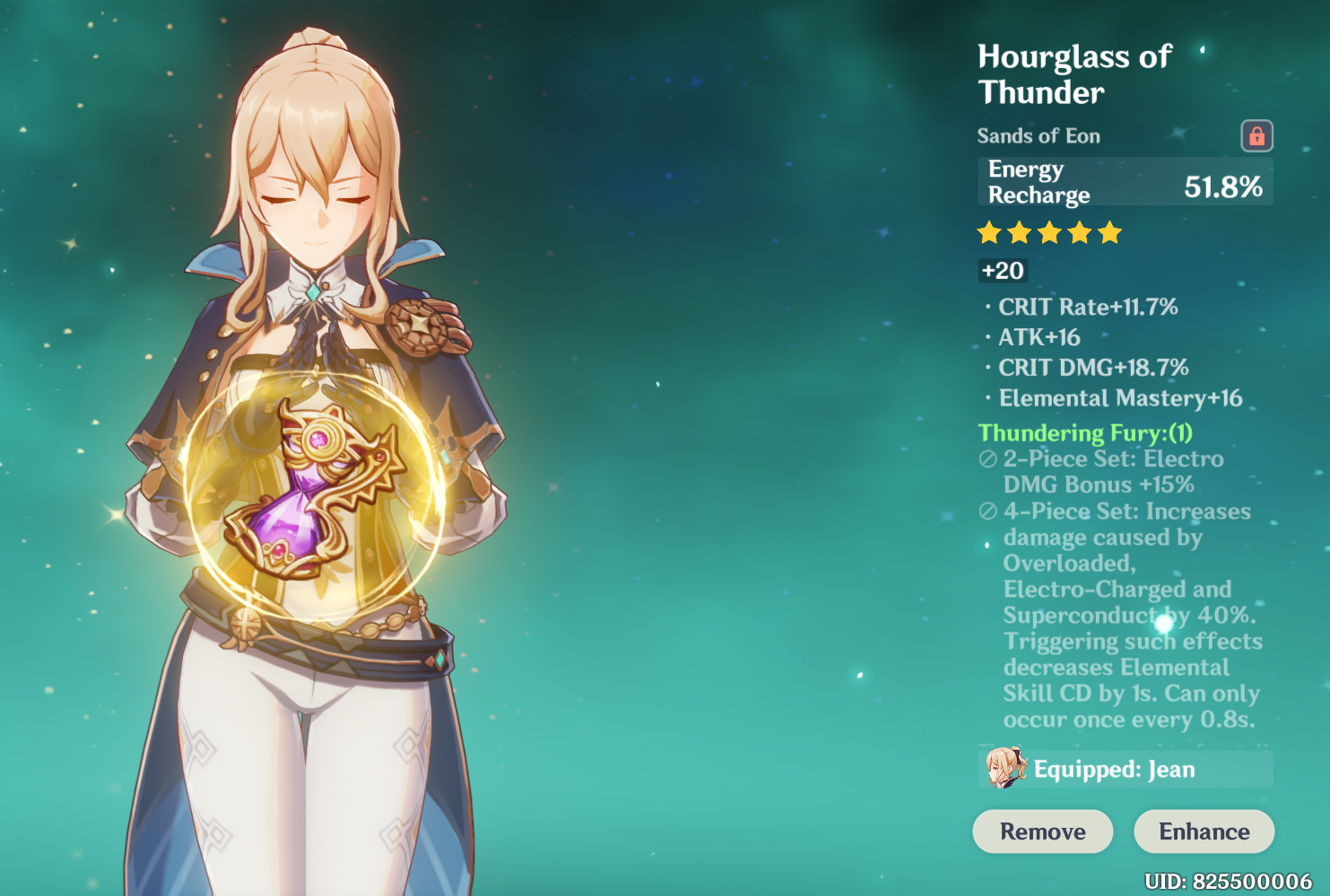Expand the CRIT Rate substat entry
Viewport: 1330px width, 896px height.
coord(1088,307)
